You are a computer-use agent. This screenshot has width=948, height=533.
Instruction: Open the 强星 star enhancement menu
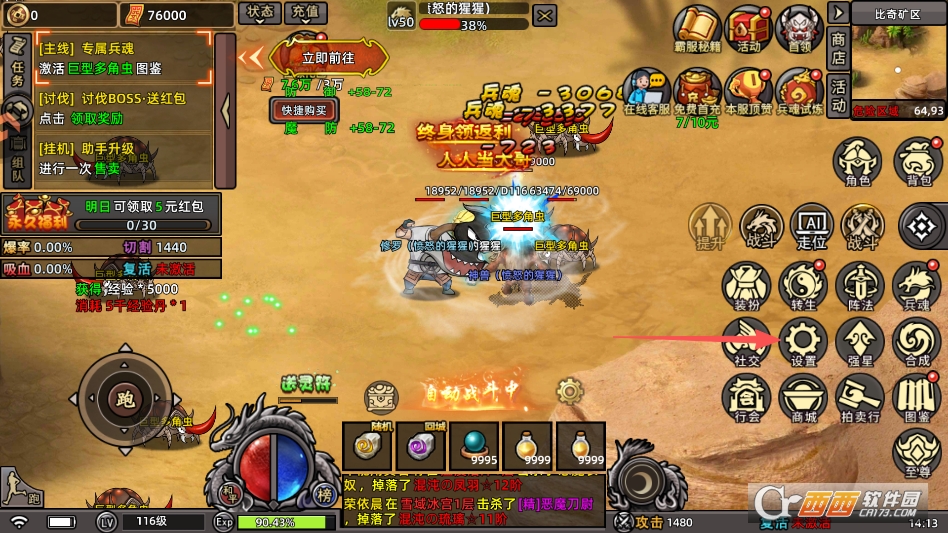coord(859,342)
